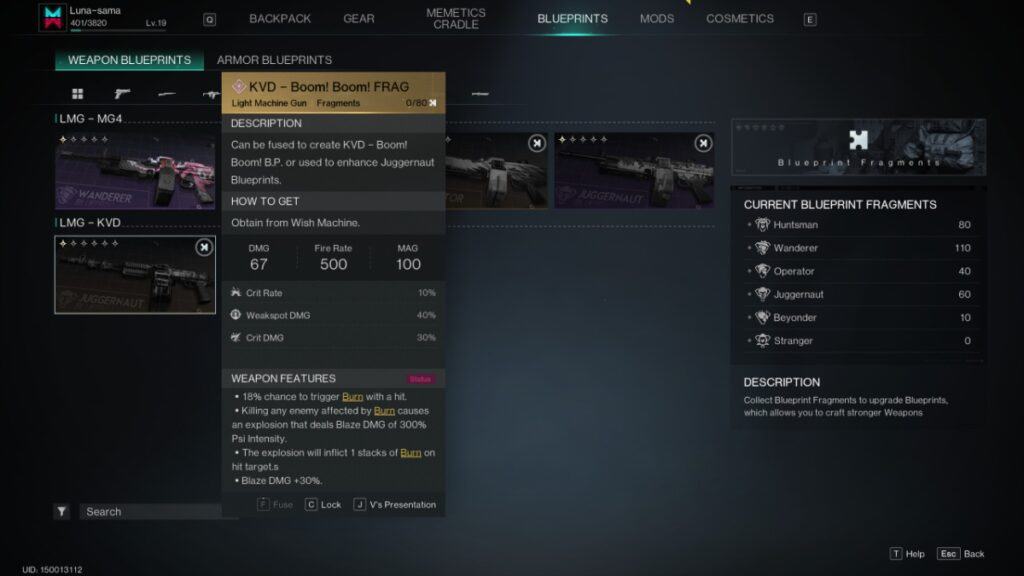The width and height of the screenshot is (1024, 576).
Task: Show all weapon types with the grid filter
Action: [77, 94]
